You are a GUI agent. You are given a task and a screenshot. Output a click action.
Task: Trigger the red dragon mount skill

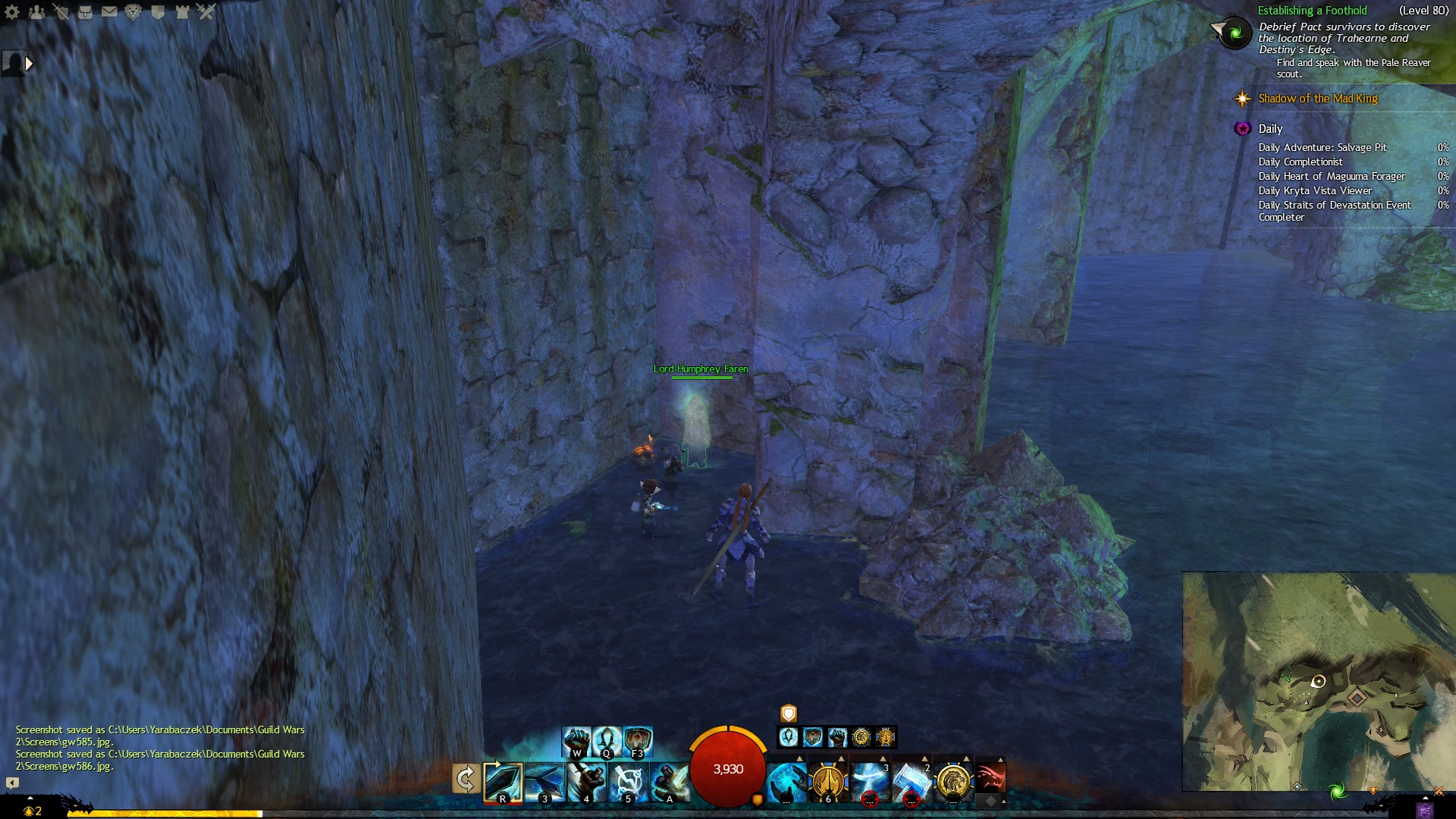point(990,778)
